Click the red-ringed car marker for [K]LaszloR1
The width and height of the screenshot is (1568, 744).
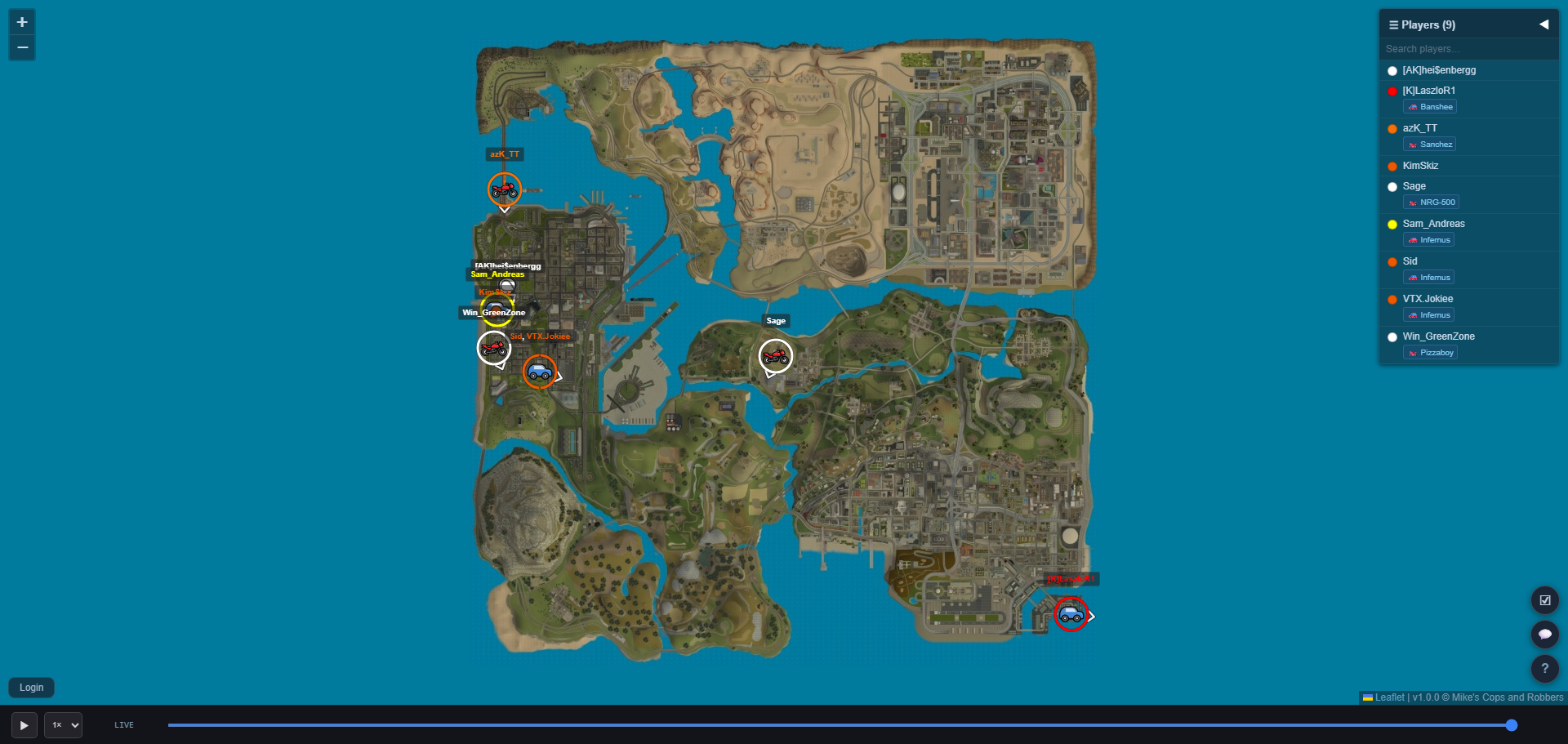click(x=1071, y=614)
